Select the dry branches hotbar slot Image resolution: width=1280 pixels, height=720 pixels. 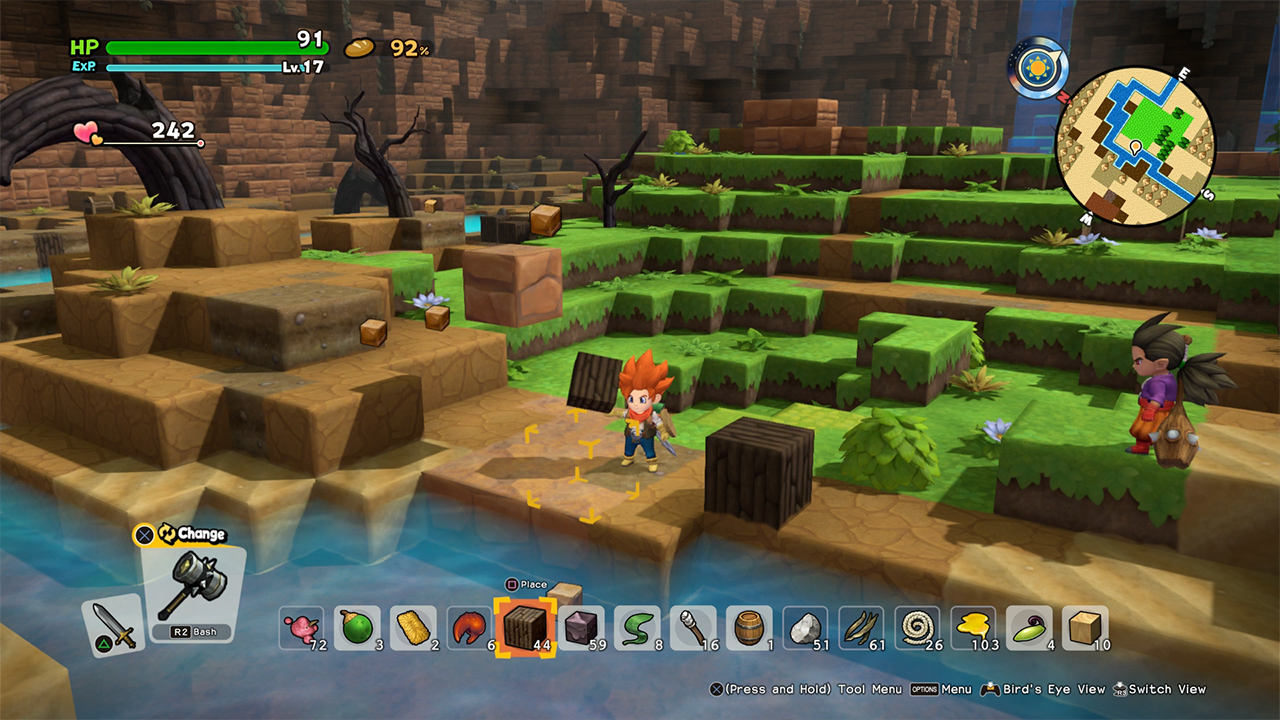861,628
